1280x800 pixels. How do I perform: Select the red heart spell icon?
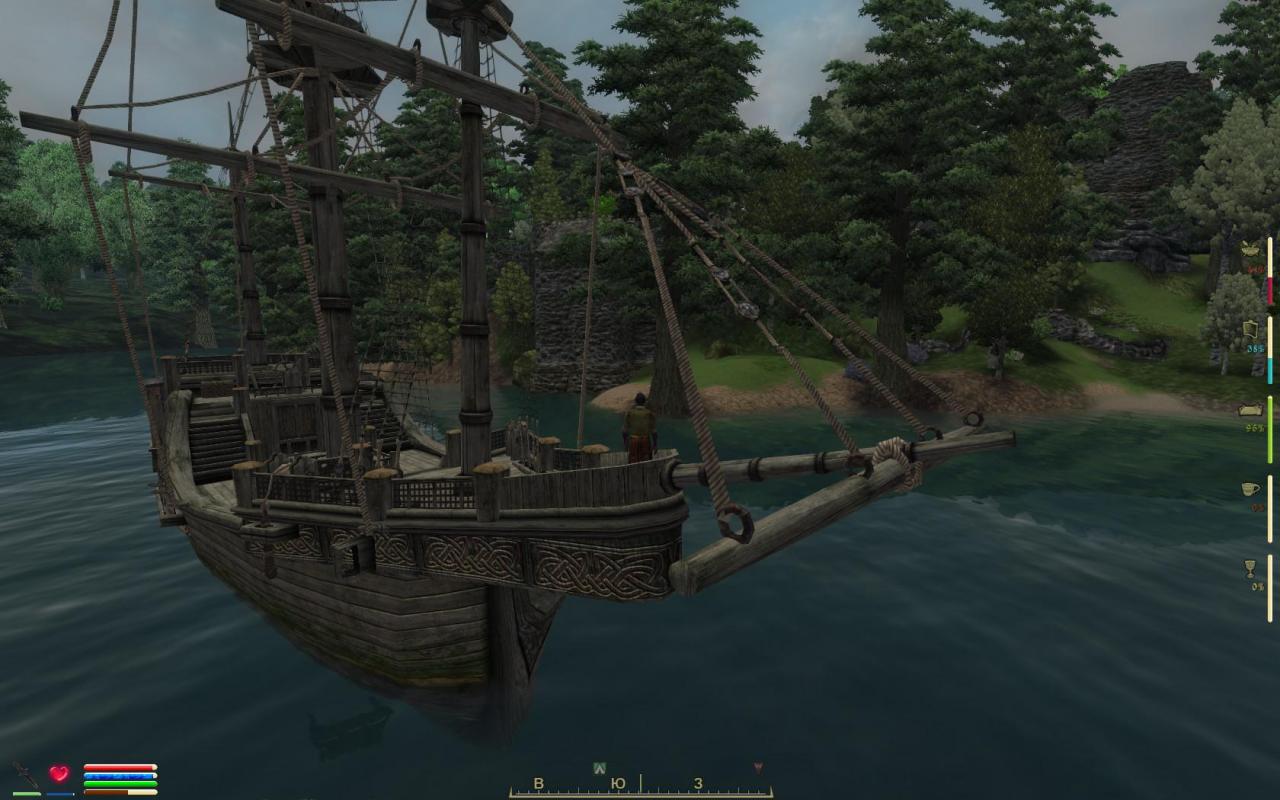[59, 774]
